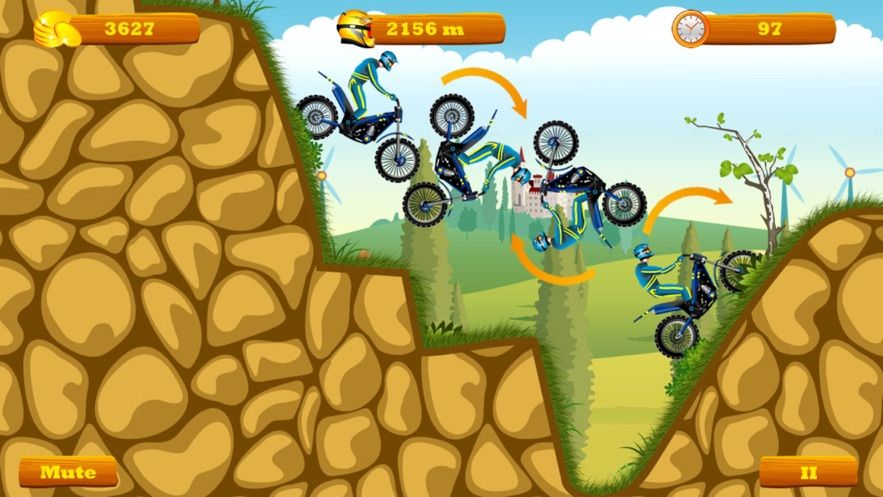
Task: Toggle sound with the Mute button
Action: coord(68,471)
